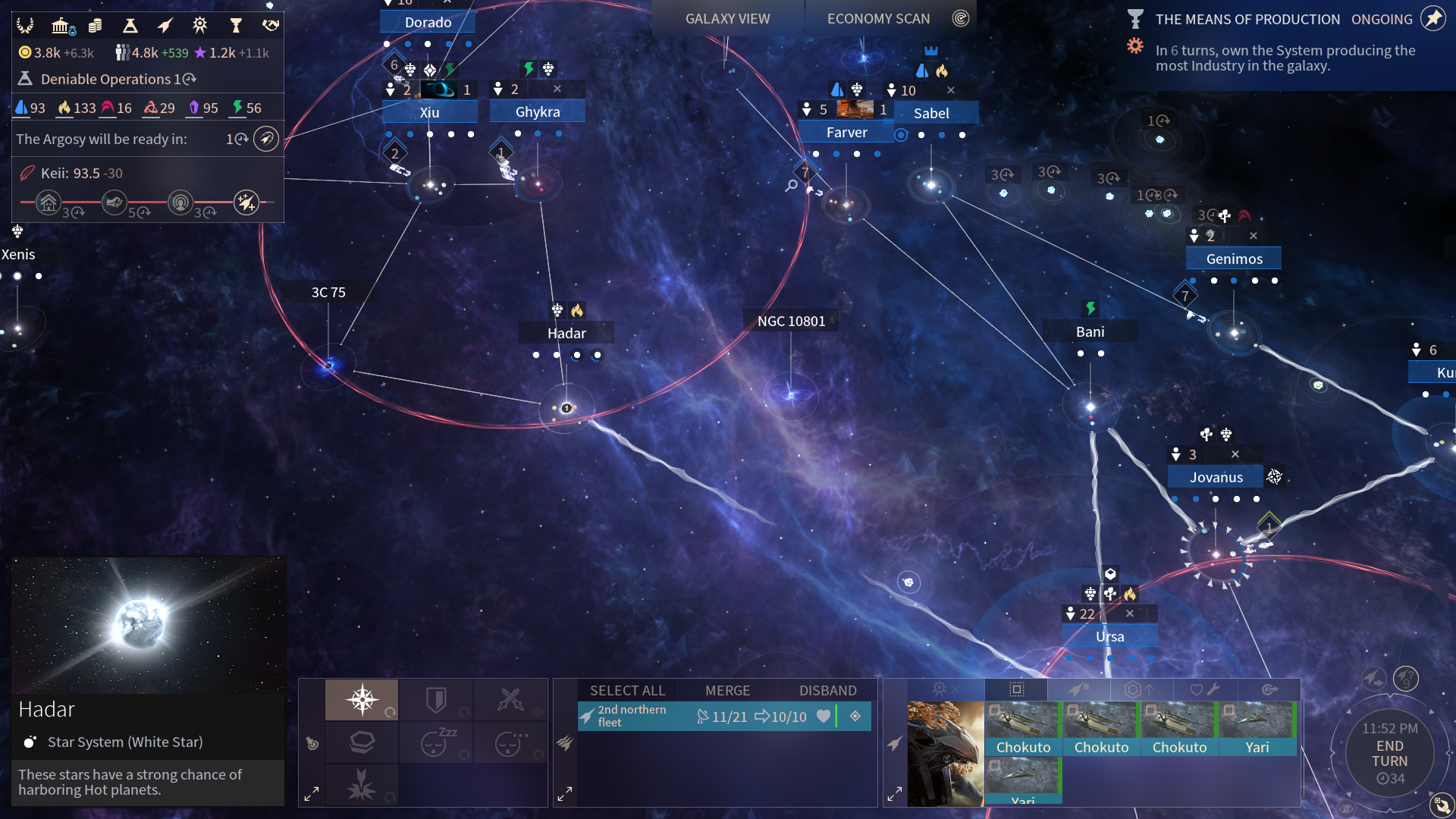Click the Argosy rocket button
Viewport: 1456px width, 819px height.
265,139
